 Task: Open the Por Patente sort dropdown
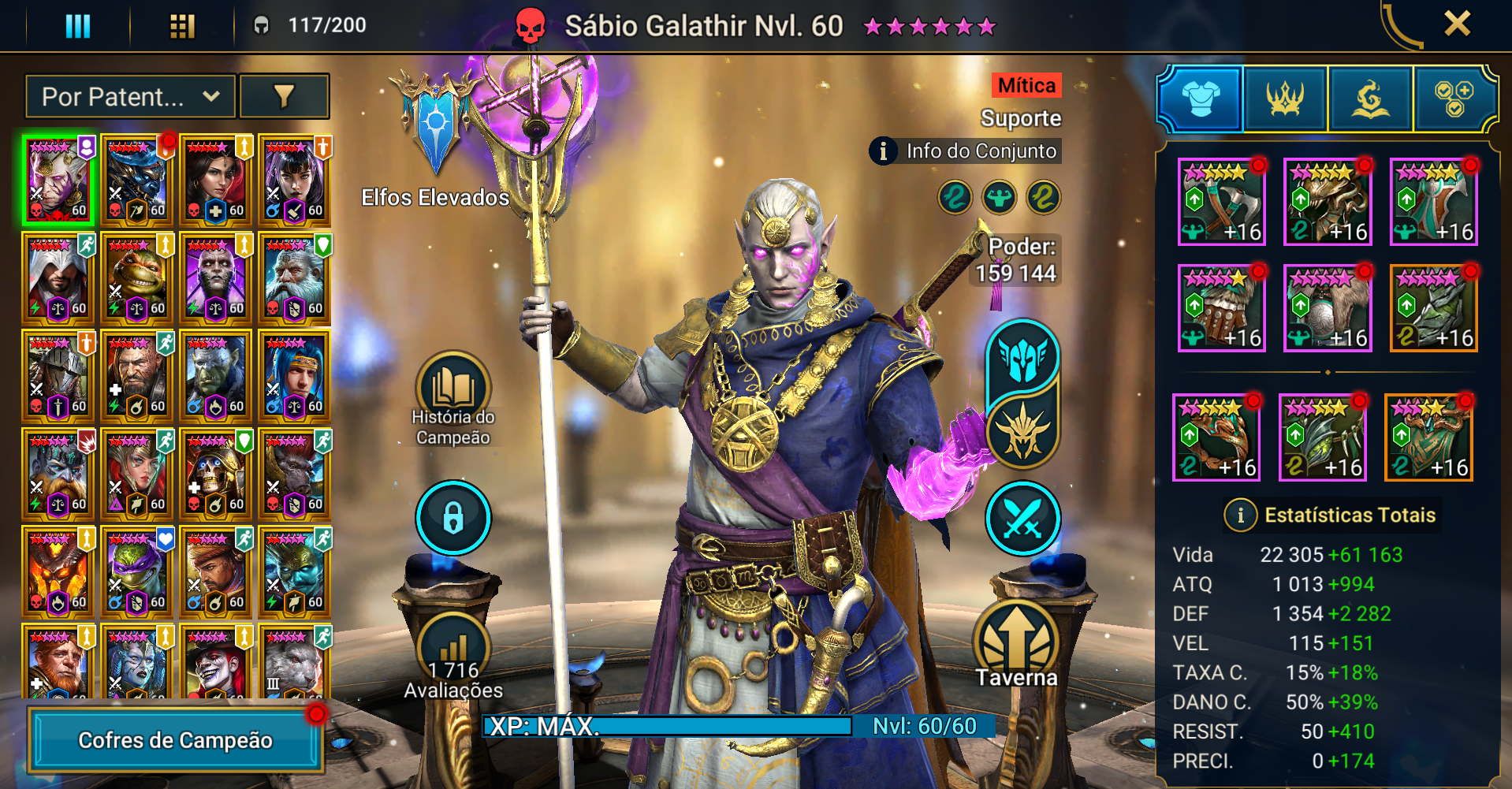pos(130,97)
